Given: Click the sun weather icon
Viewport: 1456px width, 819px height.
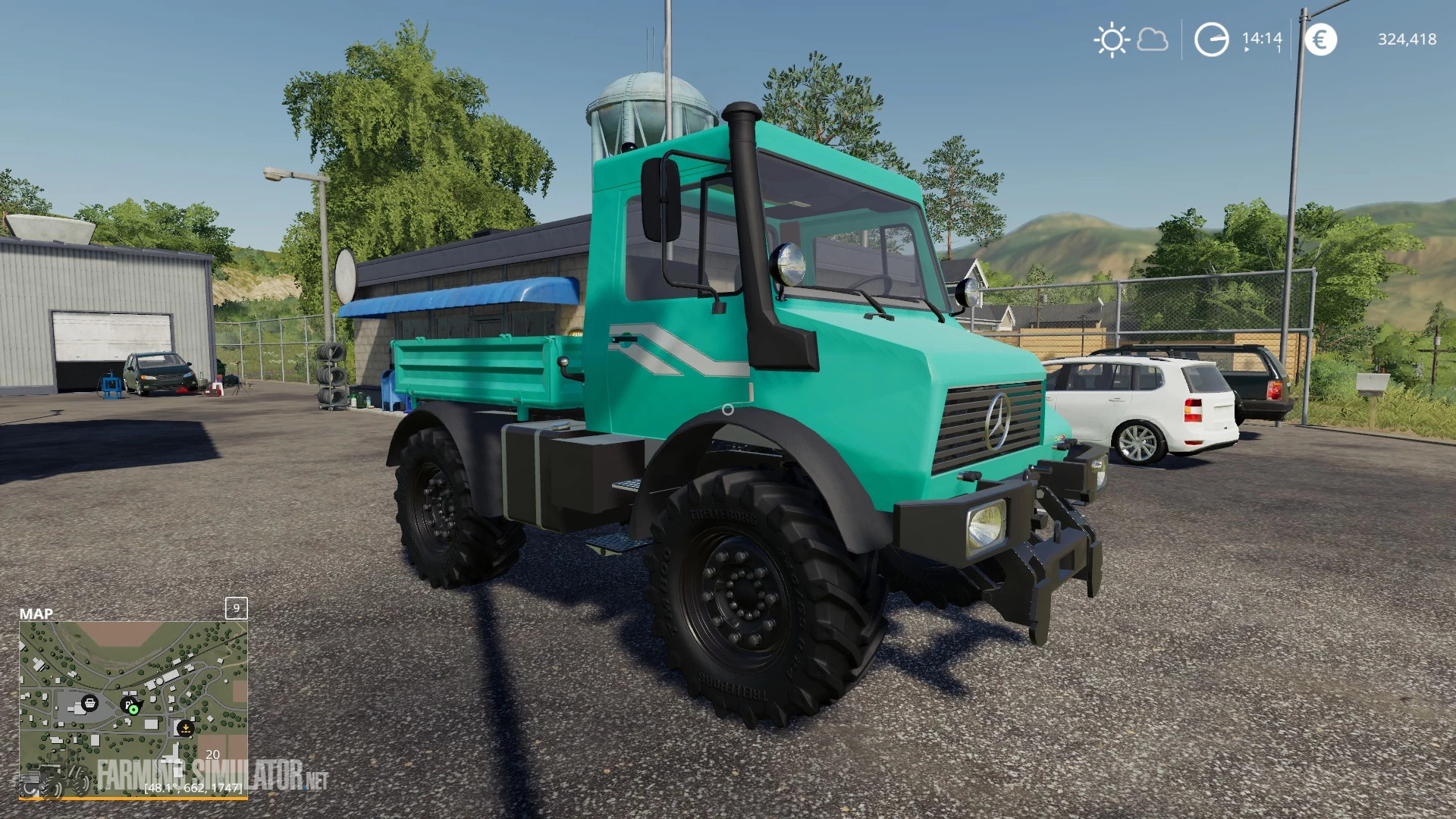Looking at the screenshot, I should pyautogui.click(x=1112, y=39).
